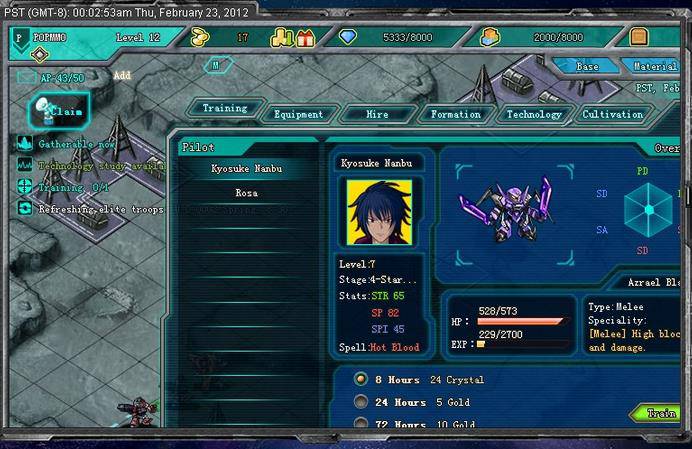Choose the 24 Hours 5 Gold option
This screenshot has height=449, width=692.
click(361, 402)
